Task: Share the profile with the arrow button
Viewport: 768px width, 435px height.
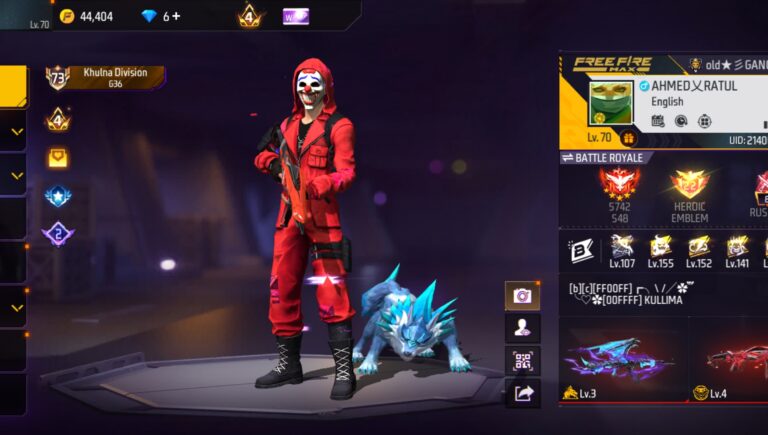Action: (522, 394)
